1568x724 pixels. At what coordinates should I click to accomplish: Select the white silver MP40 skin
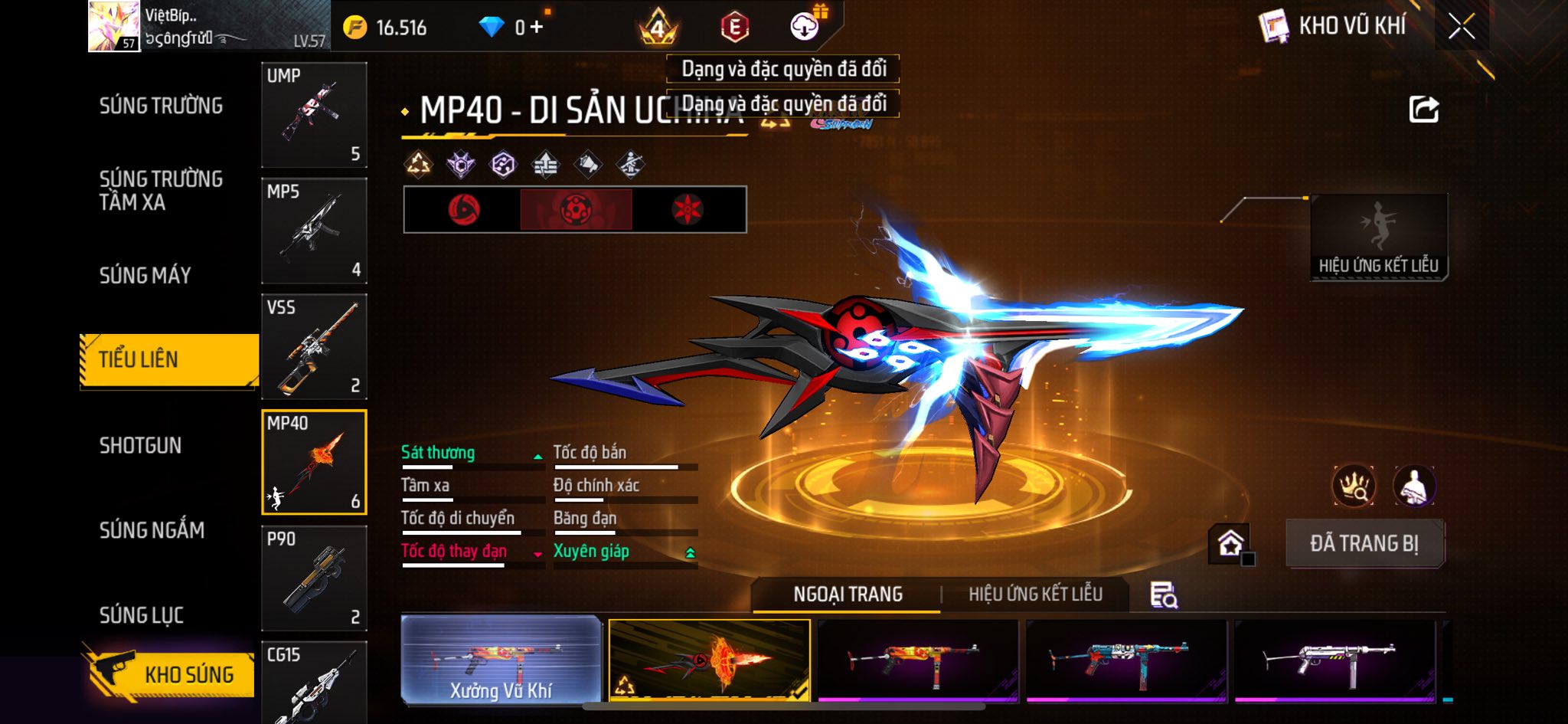coord(1334,660)
